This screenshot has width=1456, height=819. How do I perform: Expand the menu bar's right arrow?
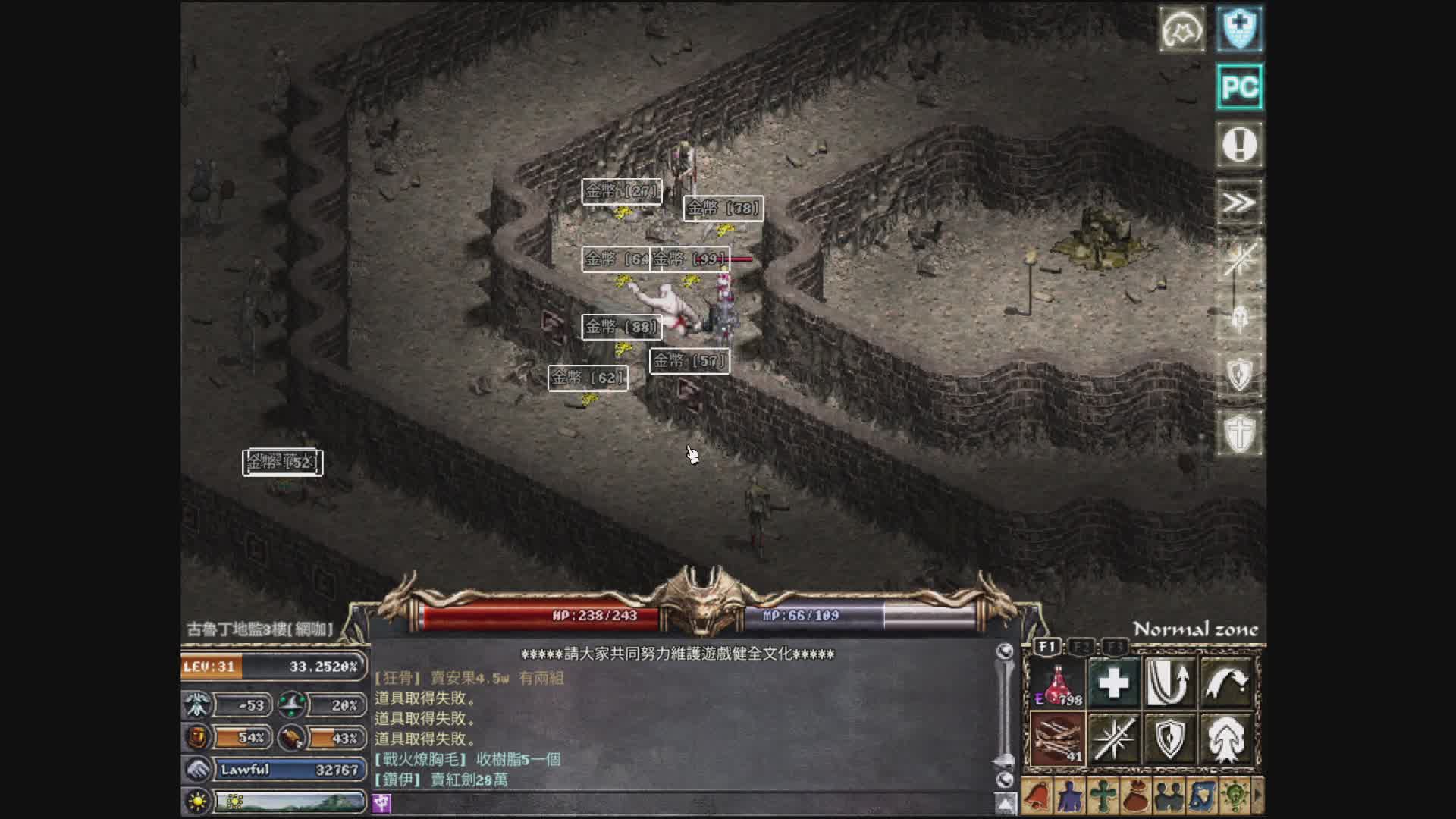click(1258, 797)
